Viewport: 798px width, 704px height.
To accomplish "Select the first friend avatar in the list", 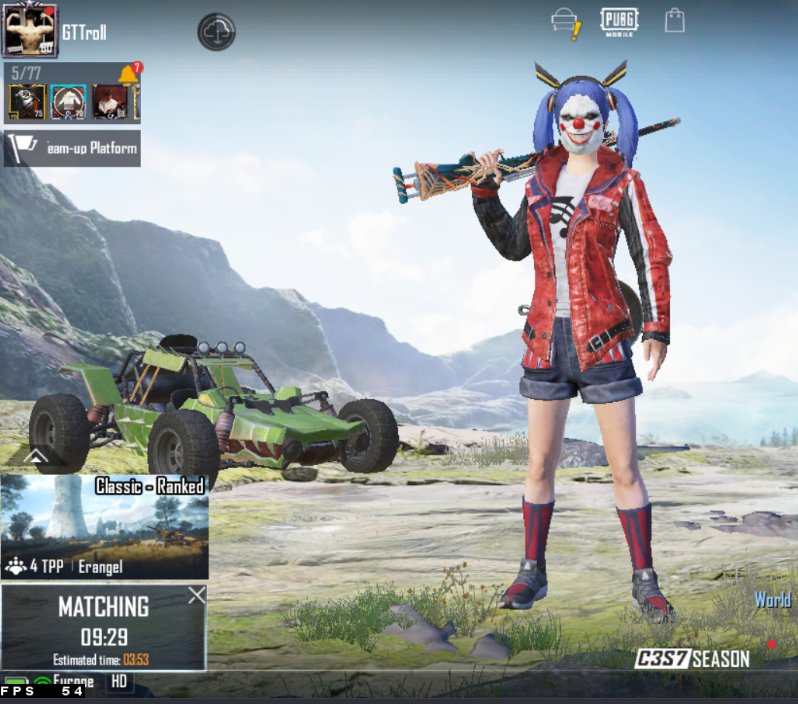I will tap(27, 102).
